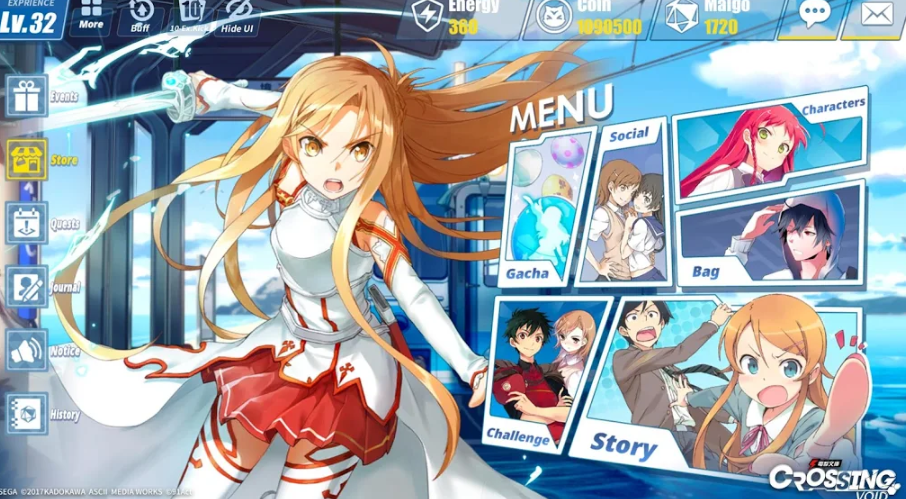906x499 pixels.
Task: Tap the Energy lightning icon
Action: (x=428, y=17)
